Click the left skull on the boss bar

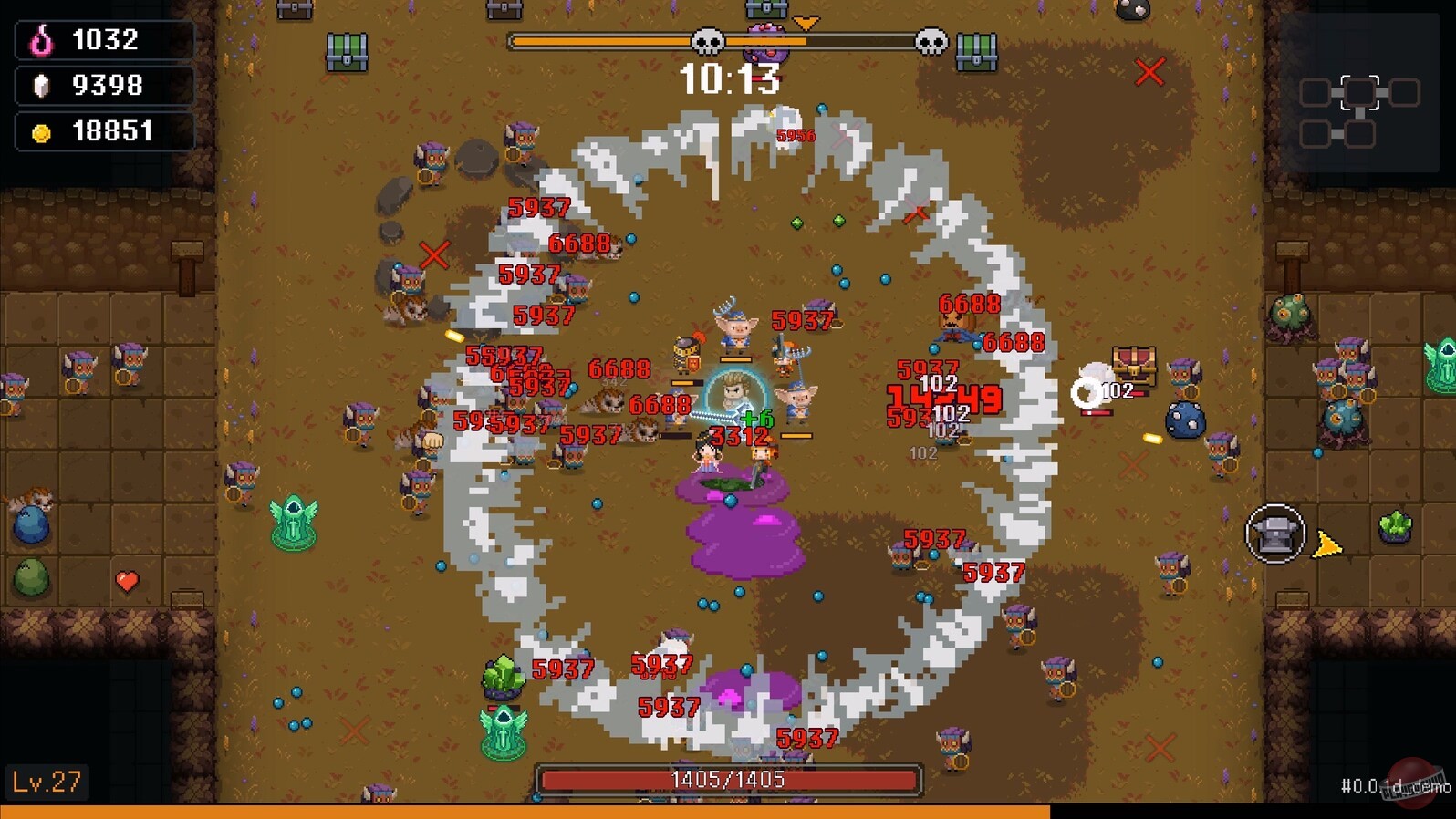click(x=708, y=42)
